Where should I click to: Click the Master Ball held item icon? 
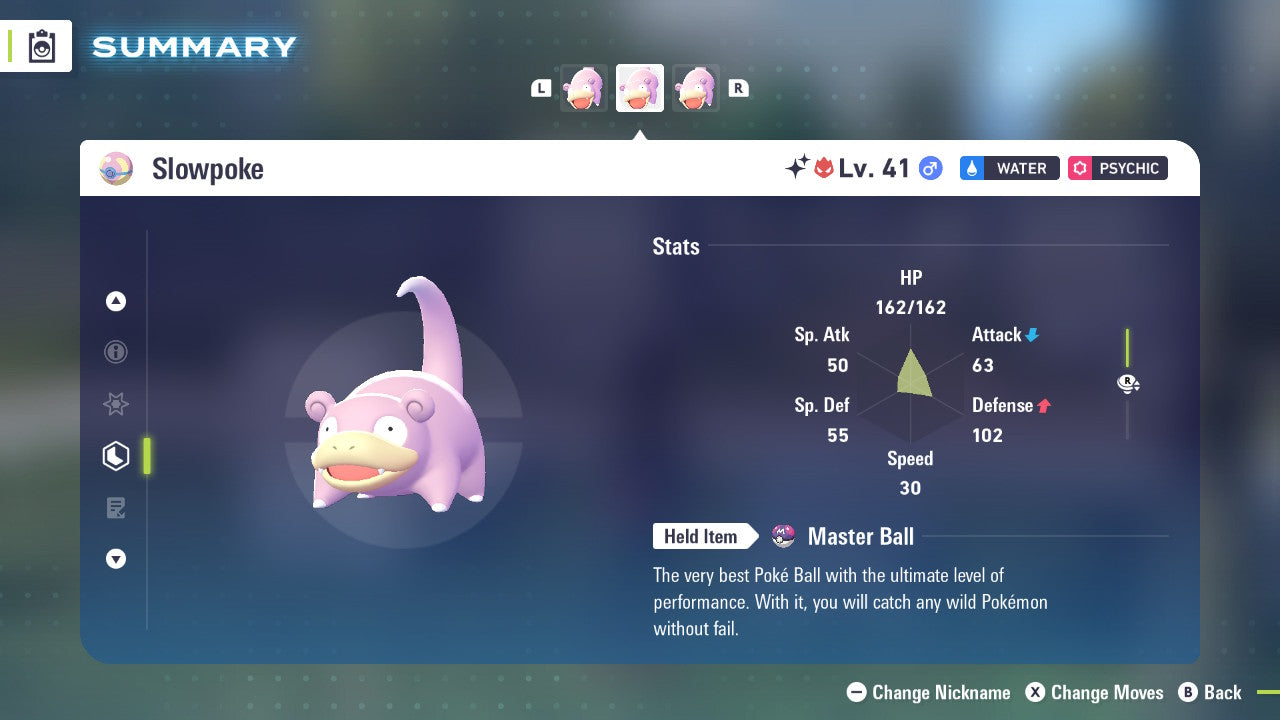[x=783, y=537]
